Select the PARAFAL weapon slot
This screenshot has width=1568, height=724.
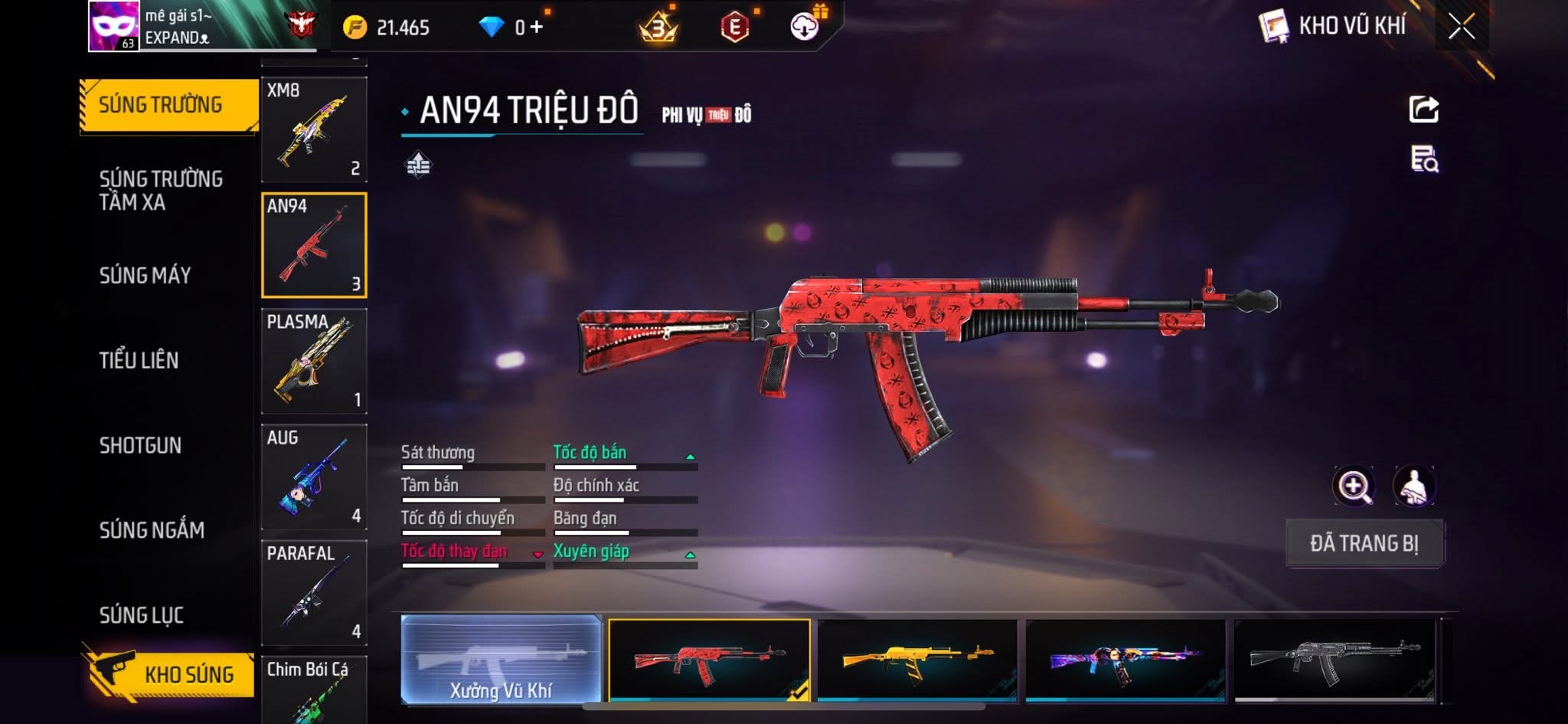pyautogui.click(x=314, y=592)
